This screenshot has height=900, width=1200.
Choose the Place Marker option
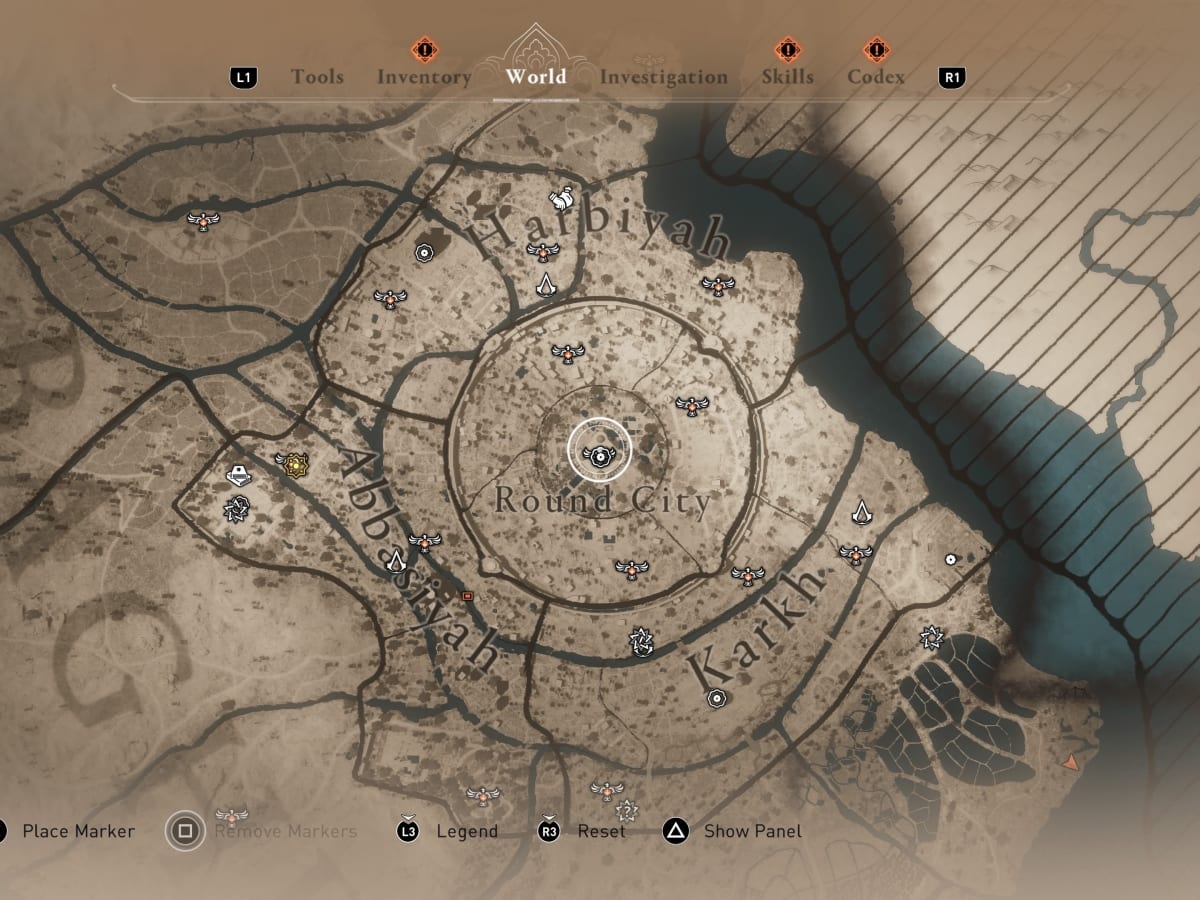pos(78,831)
